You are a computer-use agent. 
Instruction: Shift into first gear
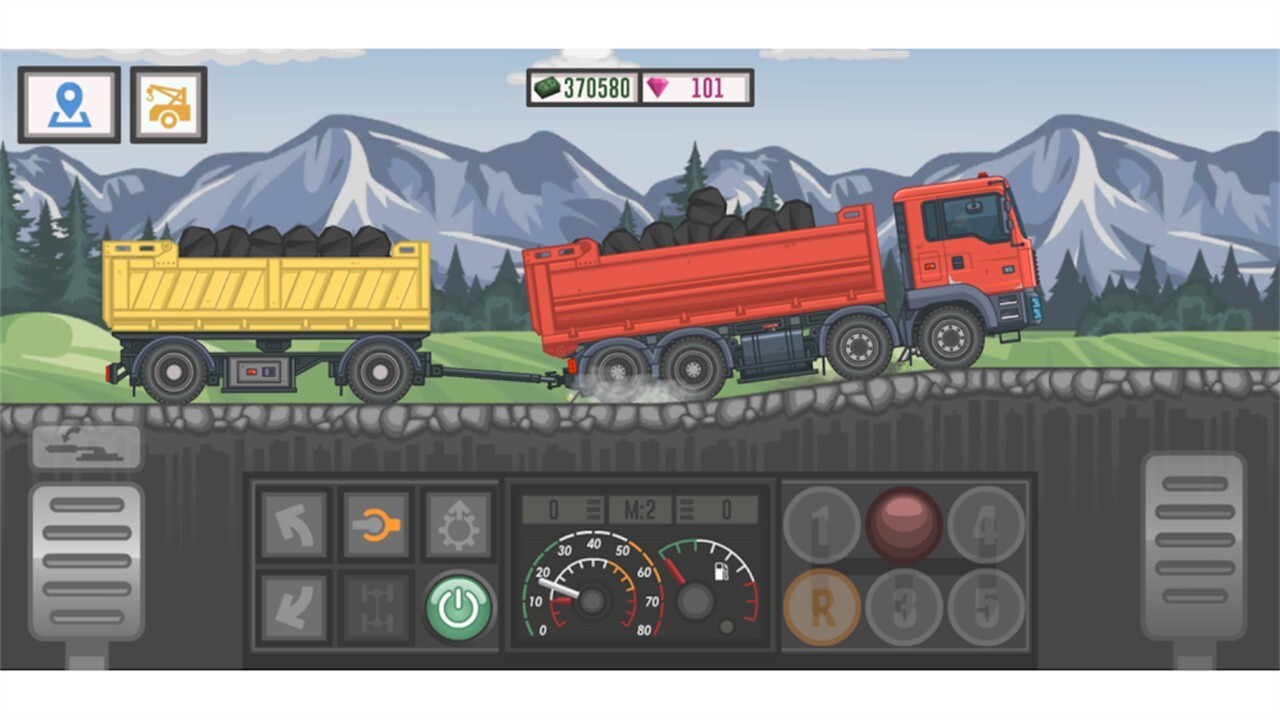(x=822, y=524)
